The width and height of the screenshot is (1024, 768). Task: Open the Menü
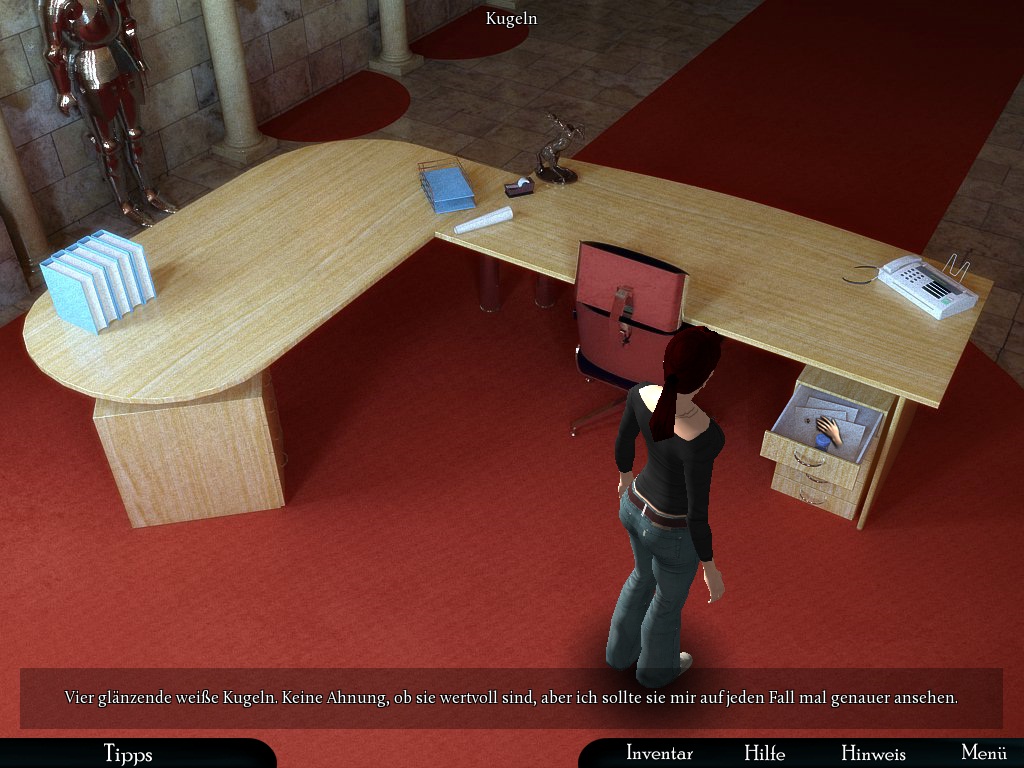click(x=983, y=753)
